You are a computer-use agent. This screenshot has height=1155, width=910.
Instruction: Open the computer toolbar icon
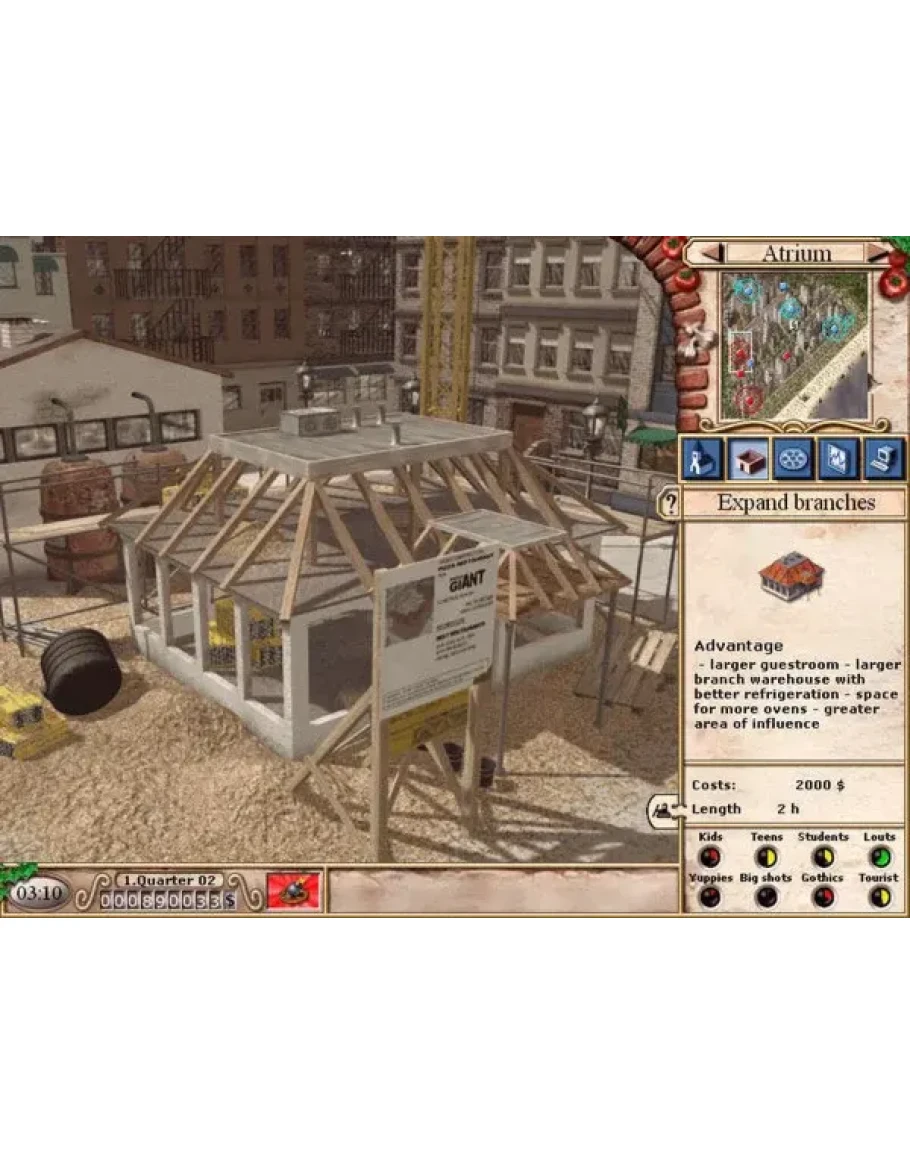(884, 459)
